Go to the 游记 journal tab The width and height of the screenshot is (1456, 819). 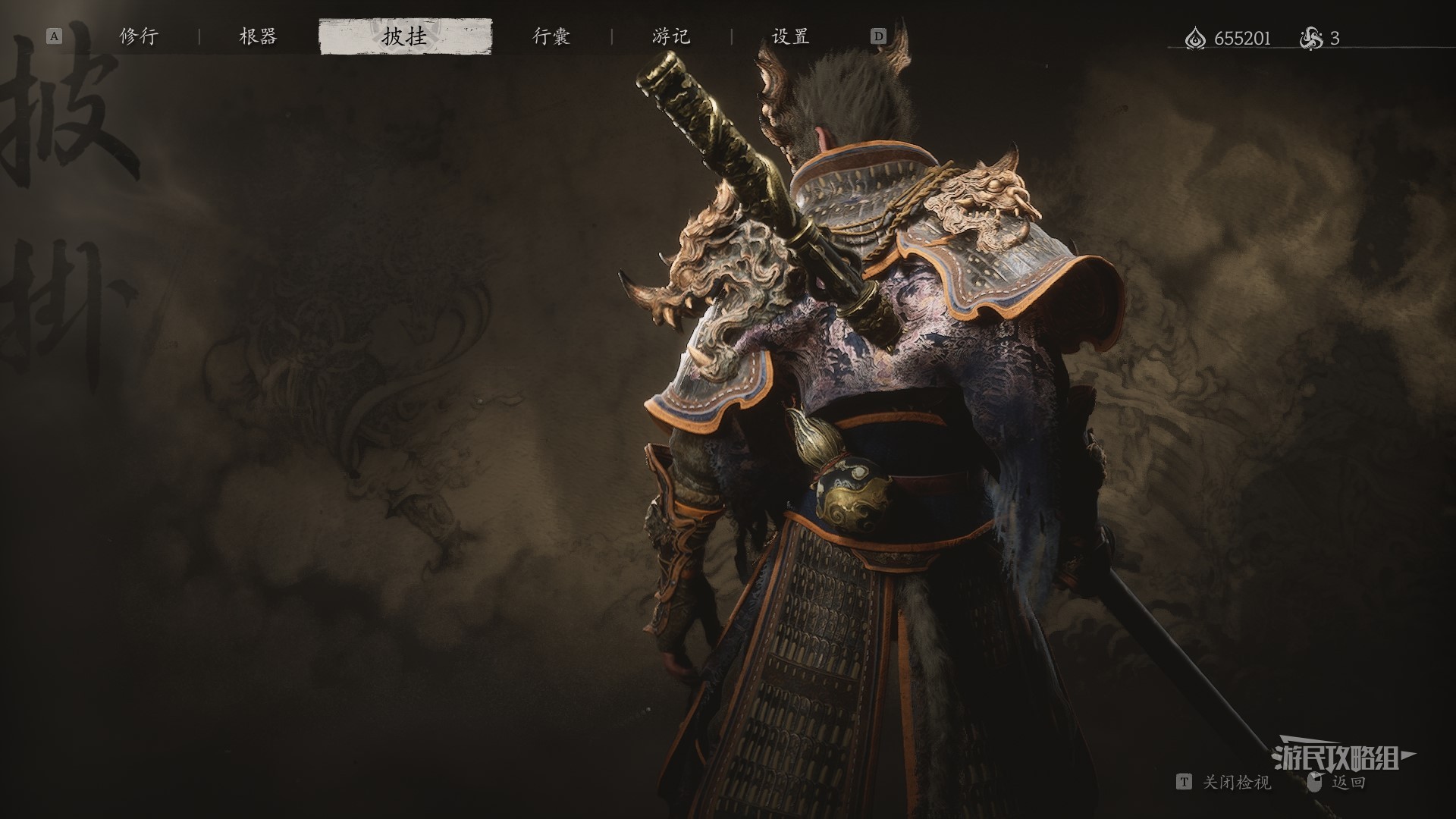click(671, 36)
